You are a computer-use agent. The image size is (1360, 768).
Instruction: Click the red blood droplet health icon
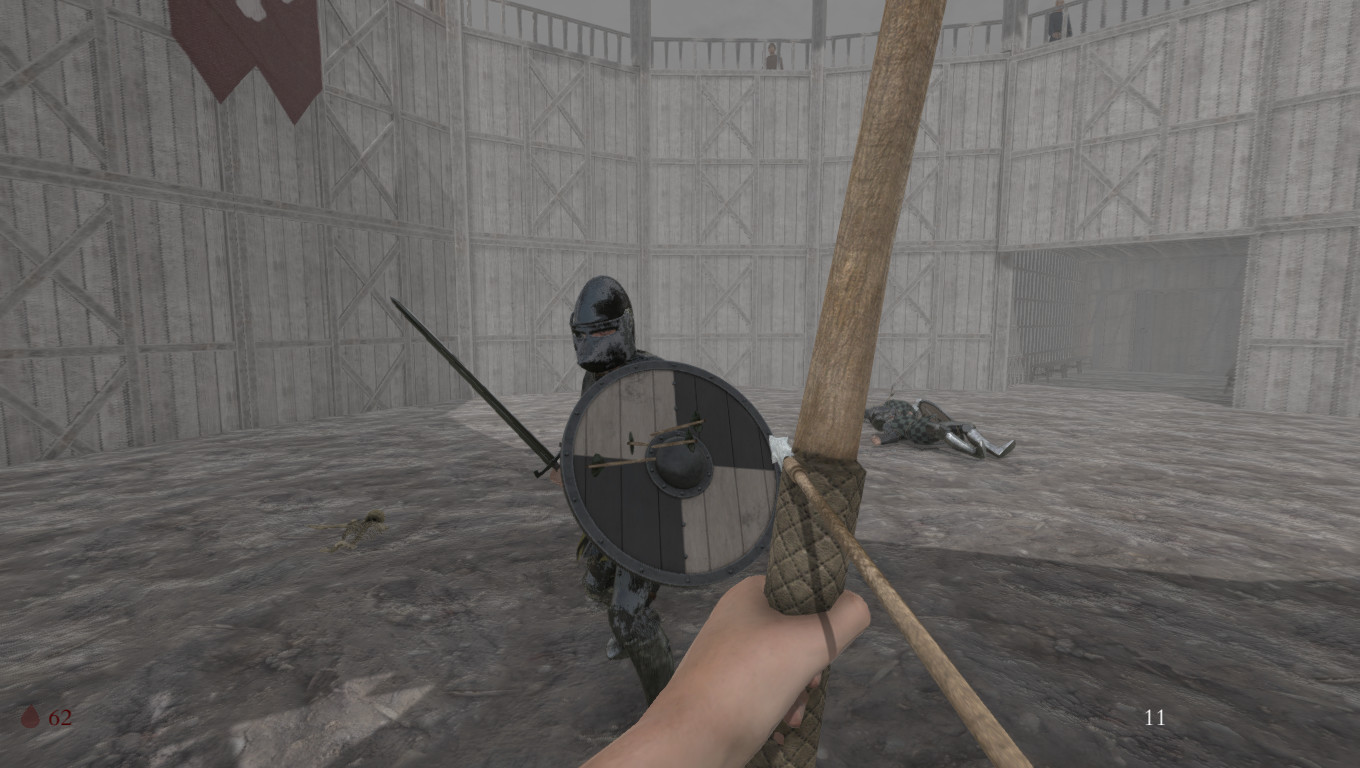click(x=31, y=717)
